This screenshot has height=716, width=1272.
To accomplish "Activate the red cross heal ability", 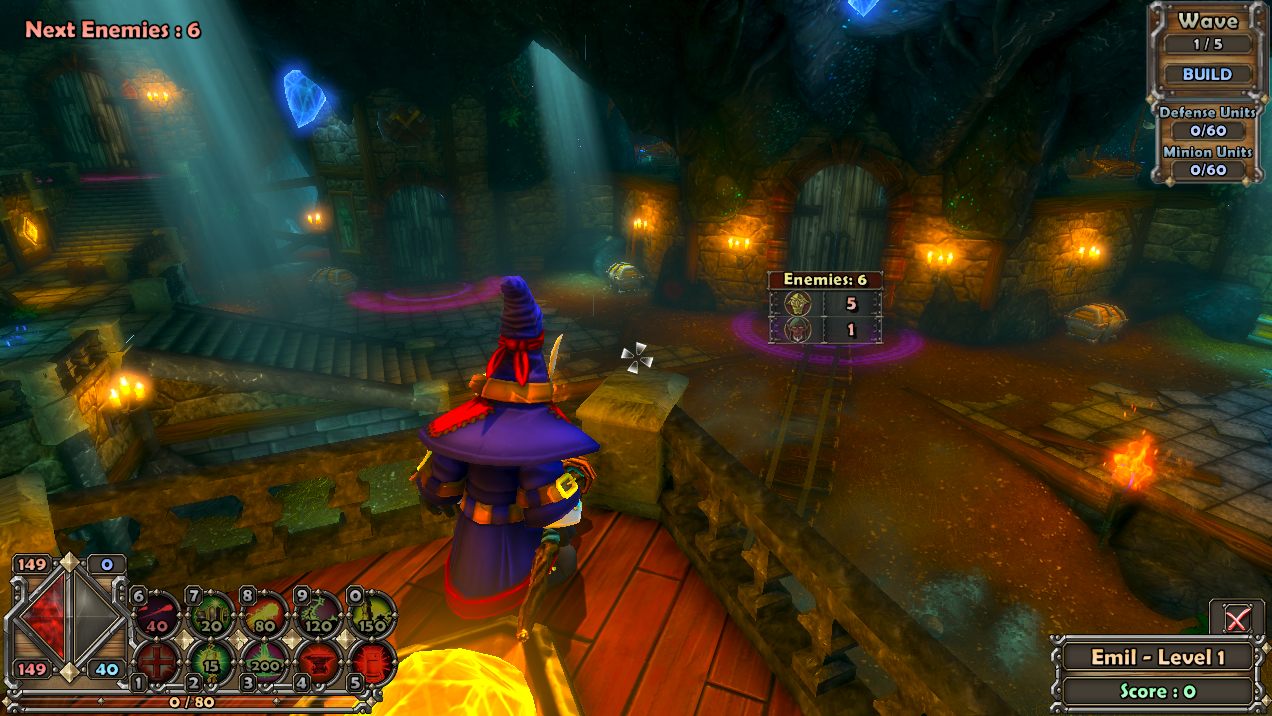I will click(158, 662).
